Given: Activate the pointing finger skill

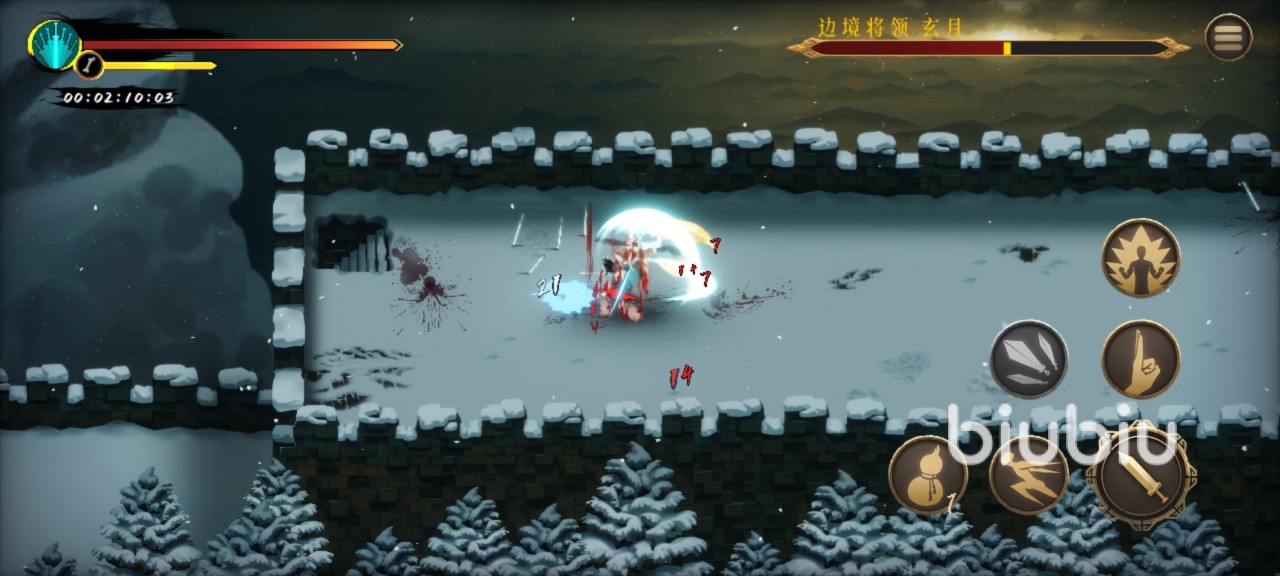Looking at the screenshot, I should (x=1141, y=359).
